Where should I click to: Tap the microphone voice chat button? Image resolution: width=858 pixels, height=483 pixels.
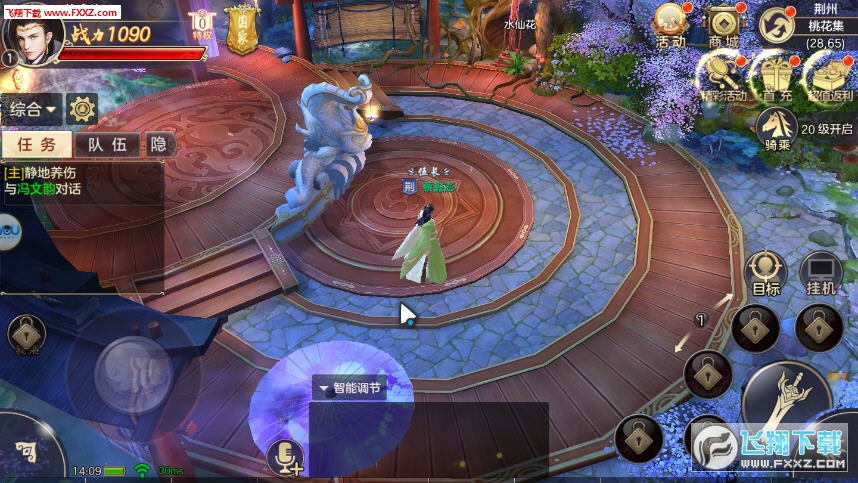(x=286, y=457)
